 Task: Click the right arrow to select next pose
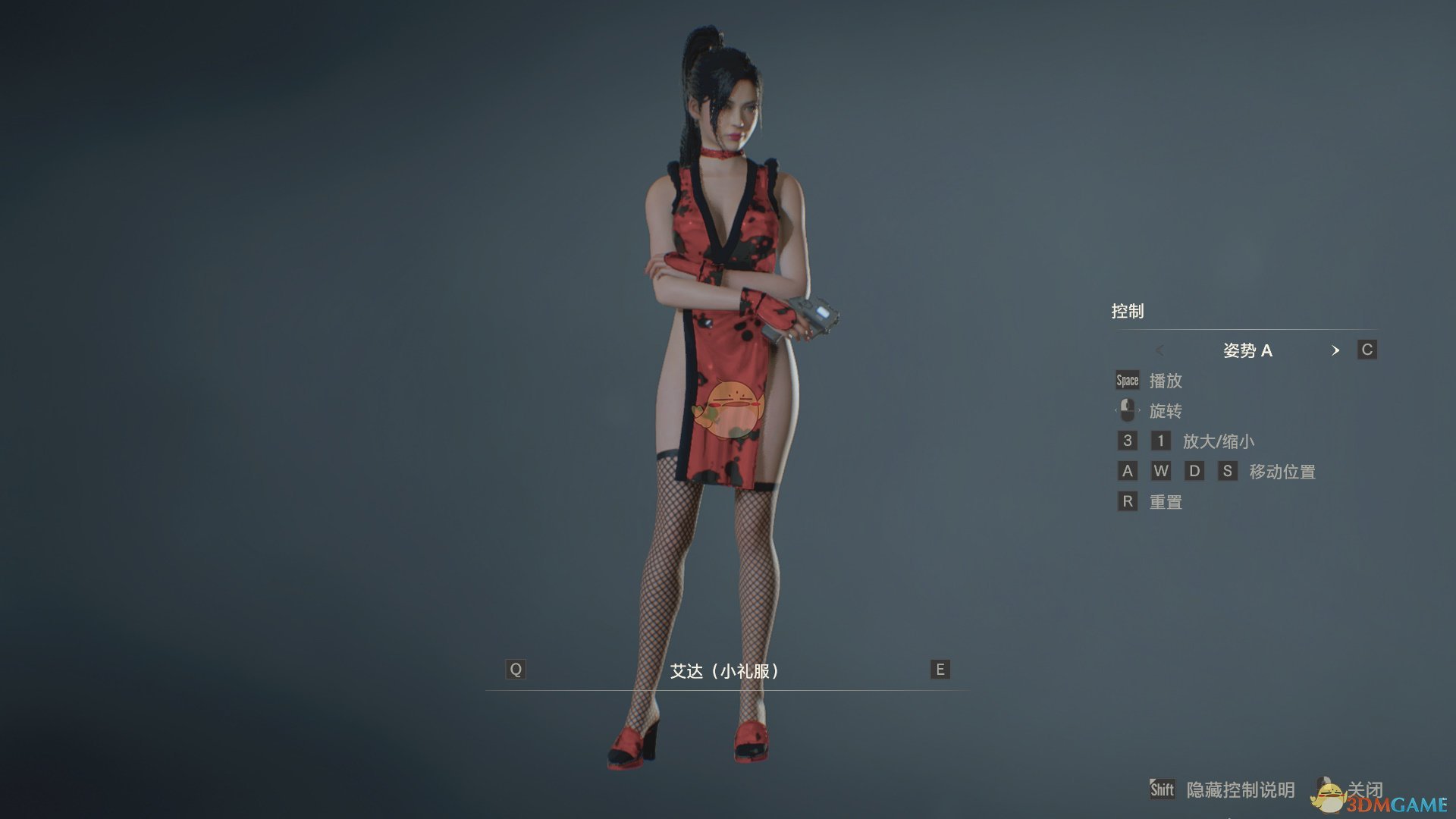pos(1336,351)
